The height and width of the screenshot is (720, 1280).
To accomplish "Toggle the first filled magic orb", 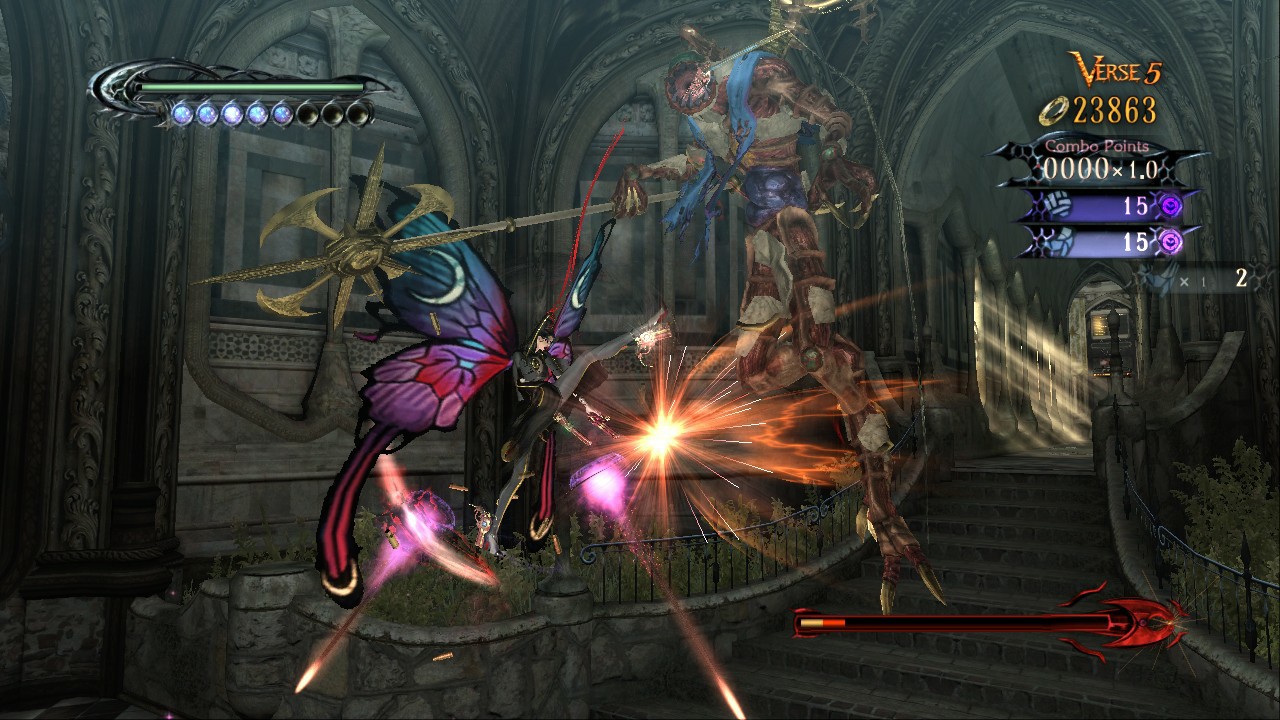I will click(x=182, y=113).
